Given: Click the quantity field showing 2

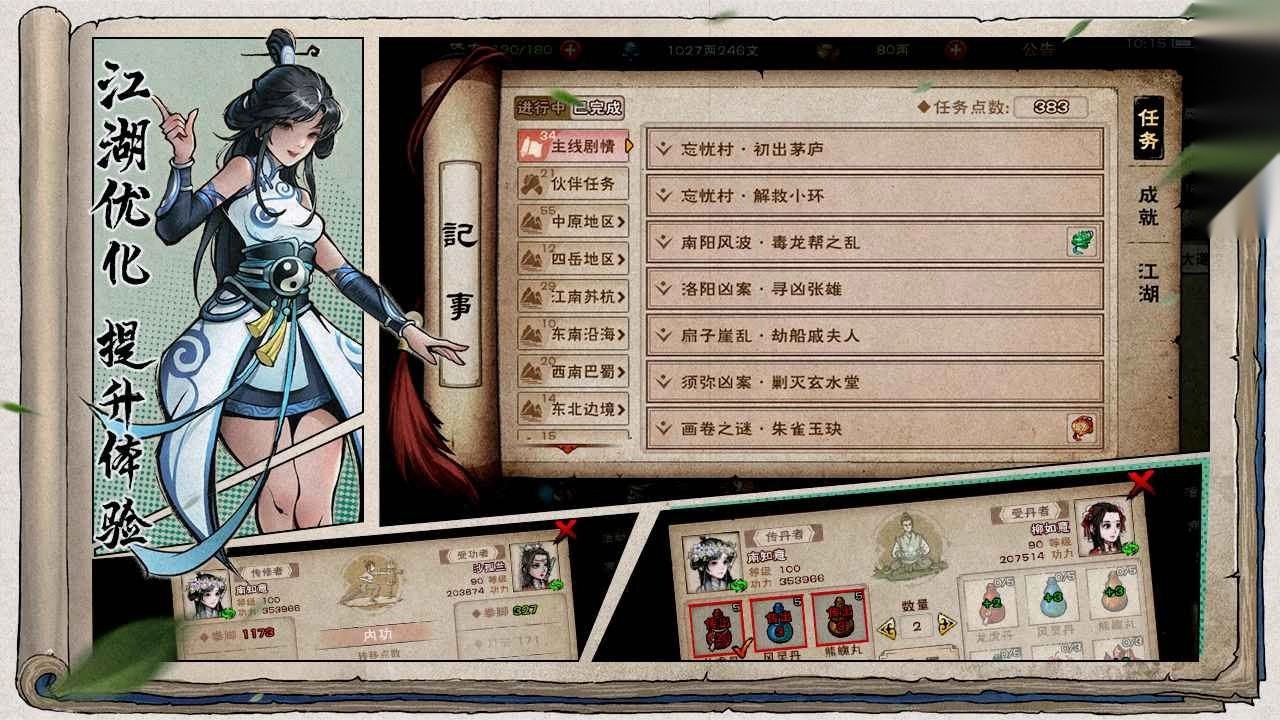Looking at the screenshot, I should 916,624.
